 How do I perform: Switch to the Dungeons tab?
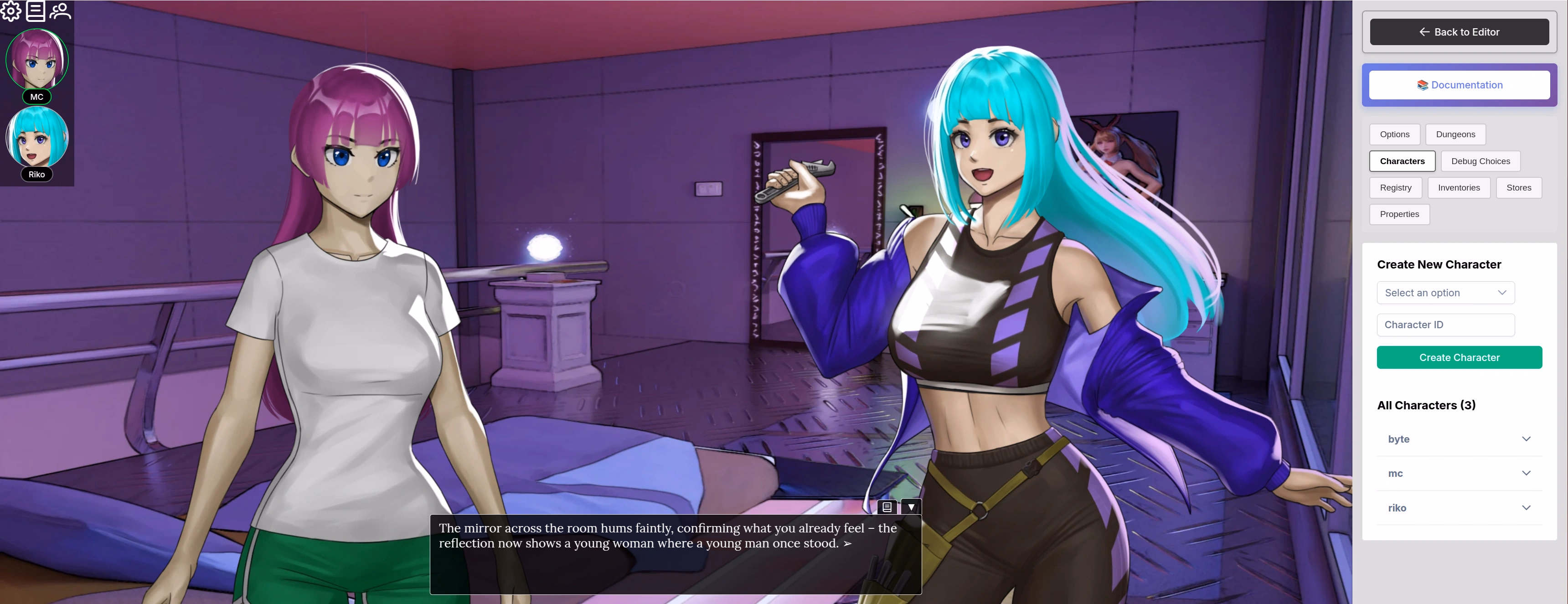[1455, 134]
